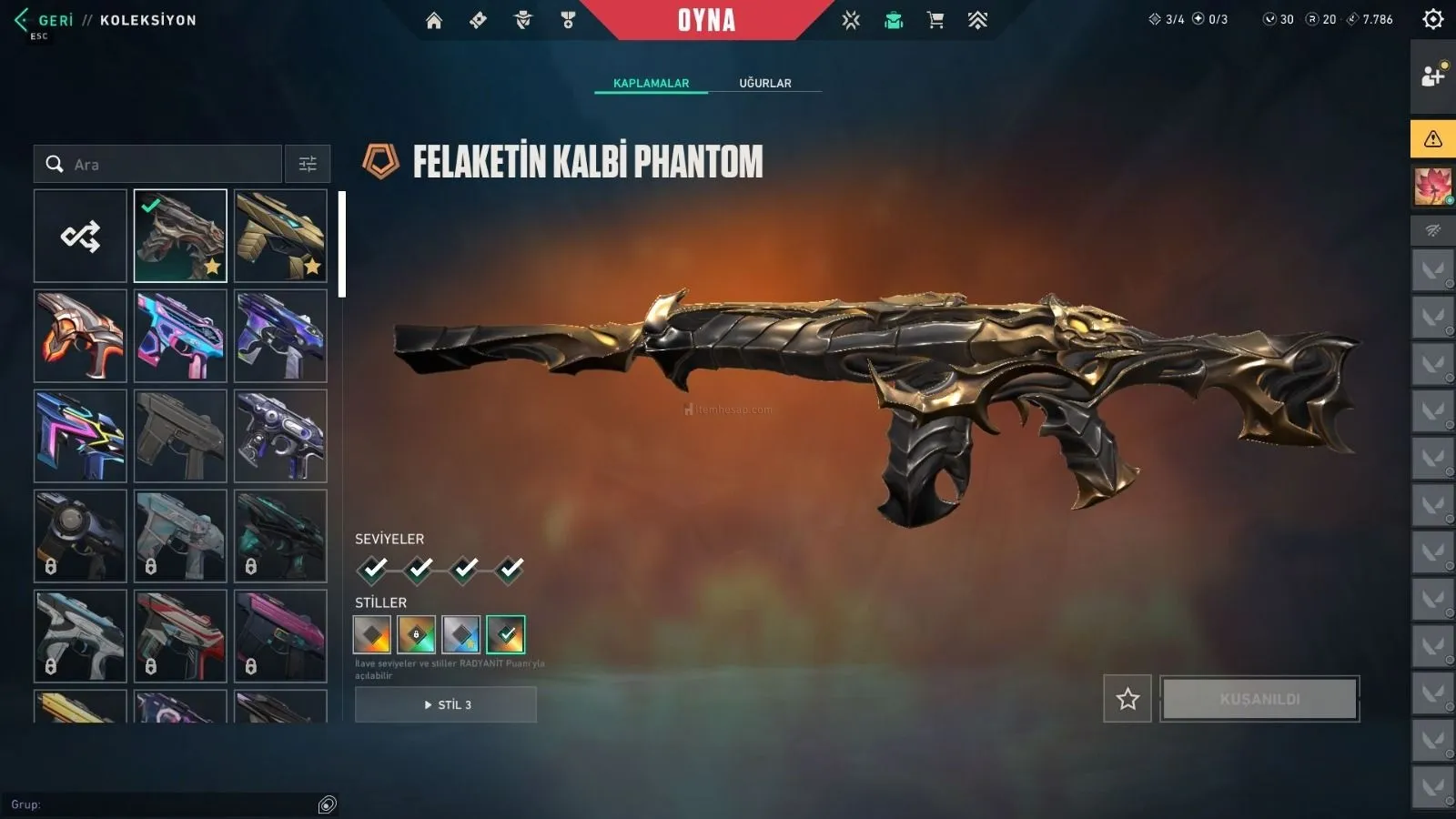
Task: Choose the checked fourth style swatch
Action: [x=506, y=634]
